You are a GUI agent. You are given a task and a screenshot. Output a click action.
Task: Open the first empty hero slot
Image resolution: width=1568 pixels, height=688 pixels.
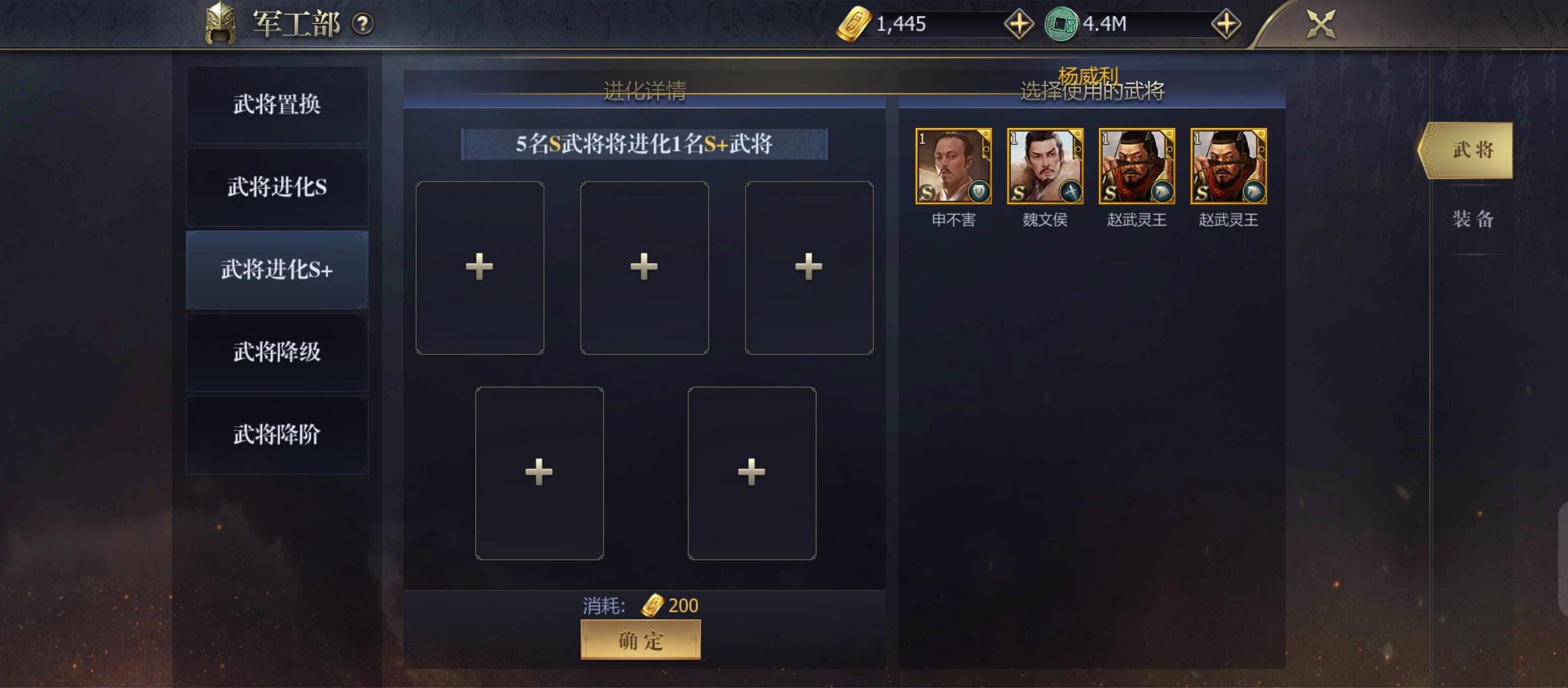pyautogui.click(x=479, y=268)
